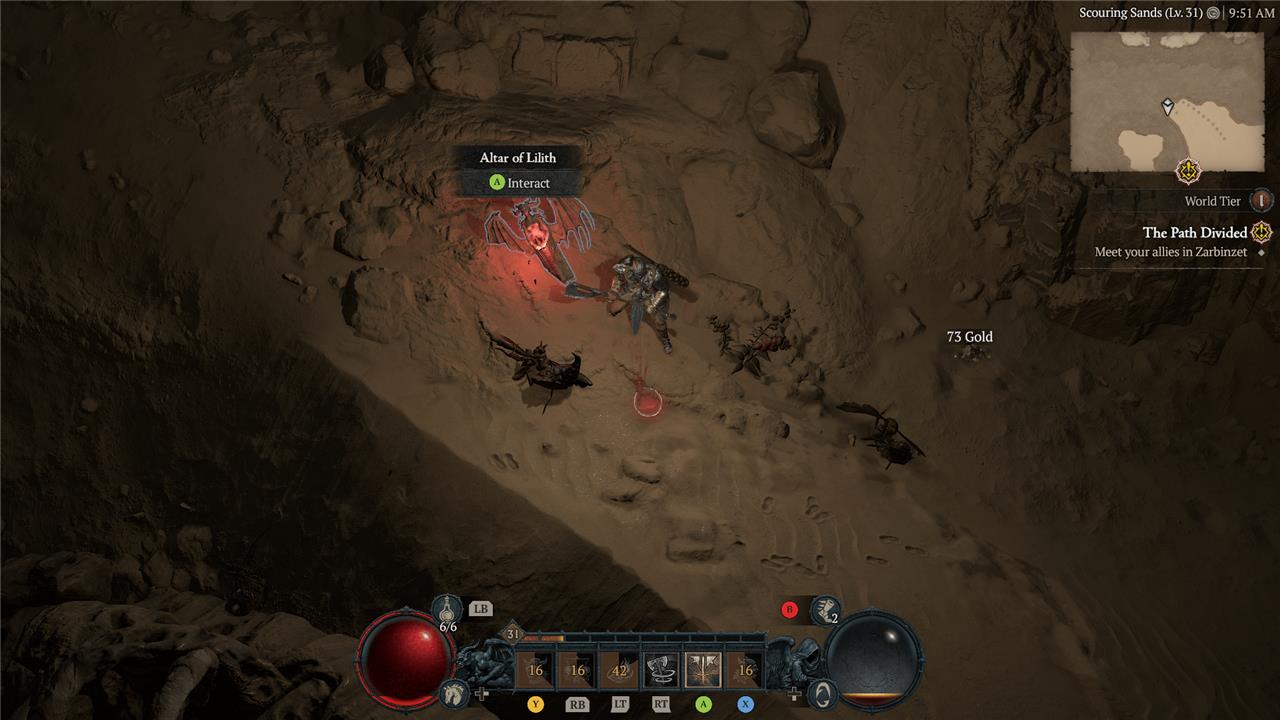Select the crossed axes skill slot
The height and width of the screenshot is (720, 1280).
pos(703,670)
